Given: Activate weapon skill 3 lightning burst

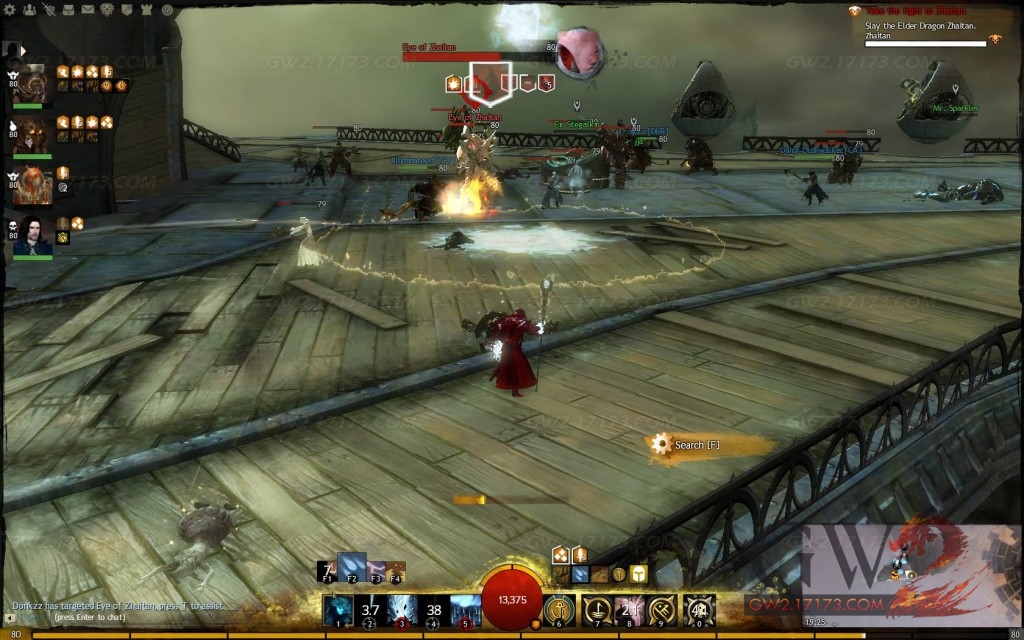Looking at the screenshot, I should pyautogui.click(x=402, y=609).
